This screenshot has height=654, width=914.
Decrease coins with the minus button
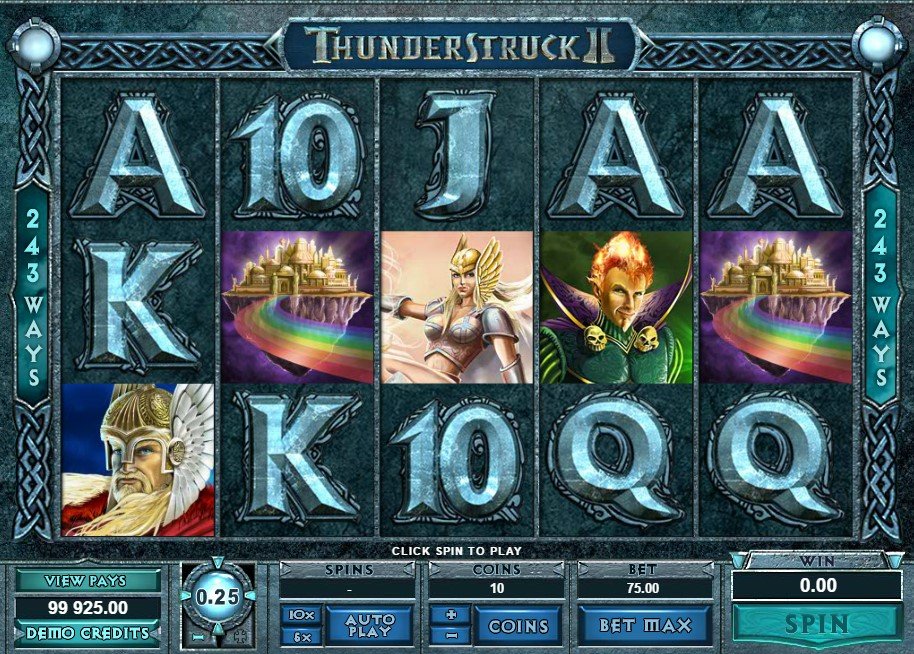click(451, 636)
